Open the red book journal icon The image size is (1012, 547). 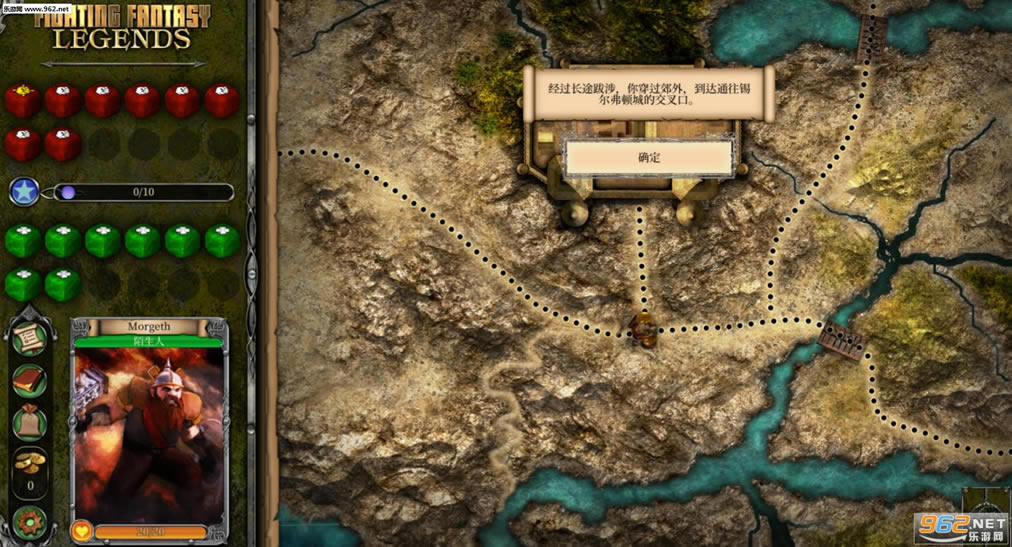pos(29,381)
